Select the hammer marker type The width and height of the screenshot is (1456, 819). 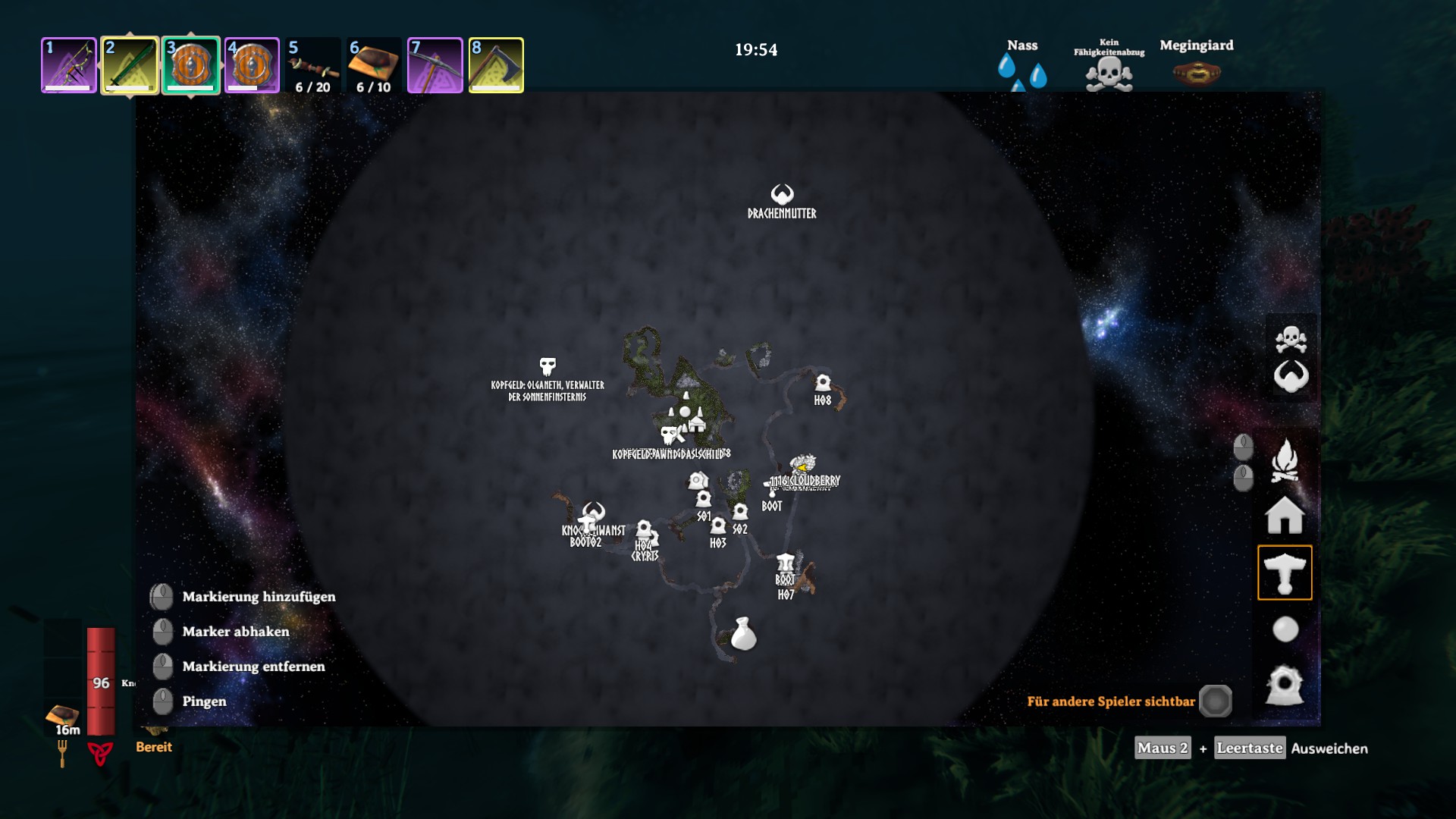tap(1285, 573)
